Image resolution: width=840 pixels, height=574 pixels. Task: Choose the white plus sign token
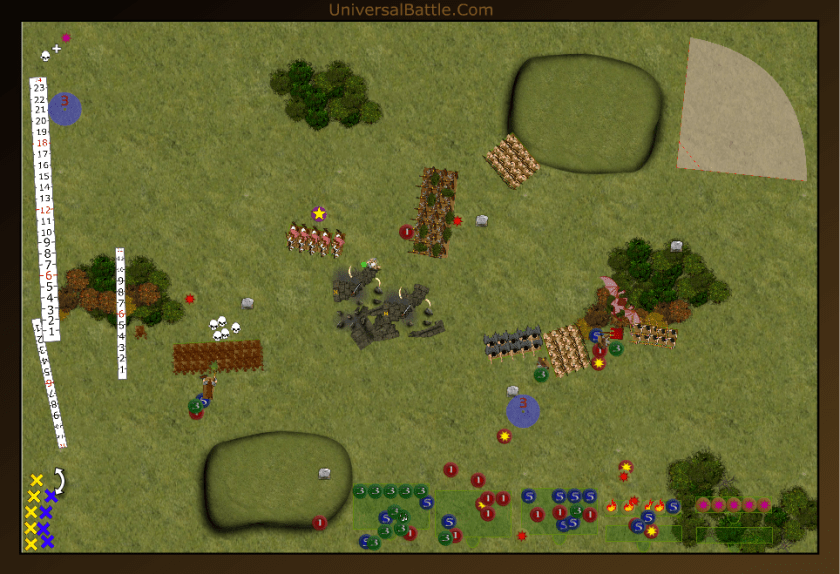coord(57,48)
